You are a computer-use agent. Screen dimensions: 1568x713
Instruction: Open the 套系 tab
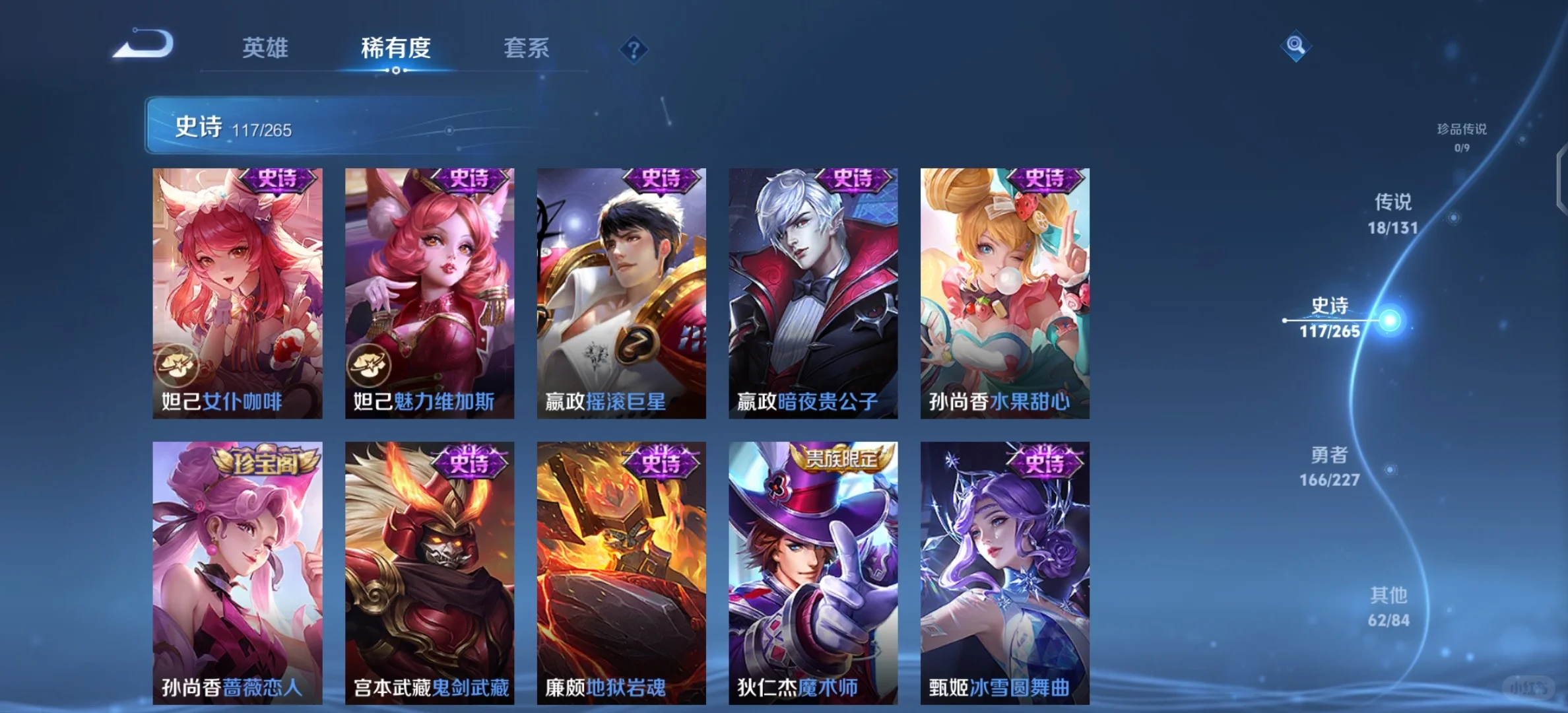tap(526, 48)
